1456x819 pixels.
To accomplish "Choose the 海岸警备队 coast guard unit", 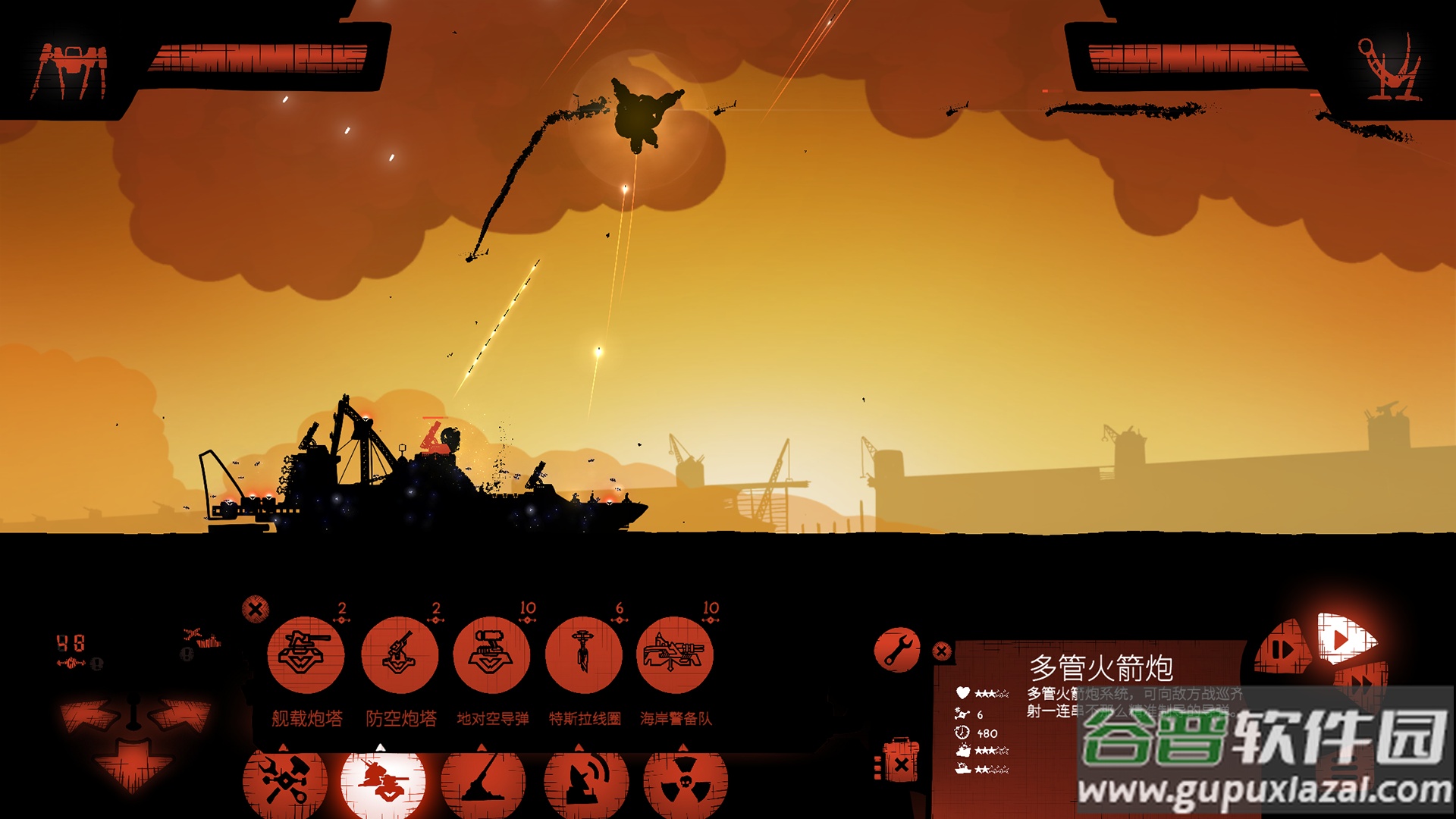I will coord(675,655).
